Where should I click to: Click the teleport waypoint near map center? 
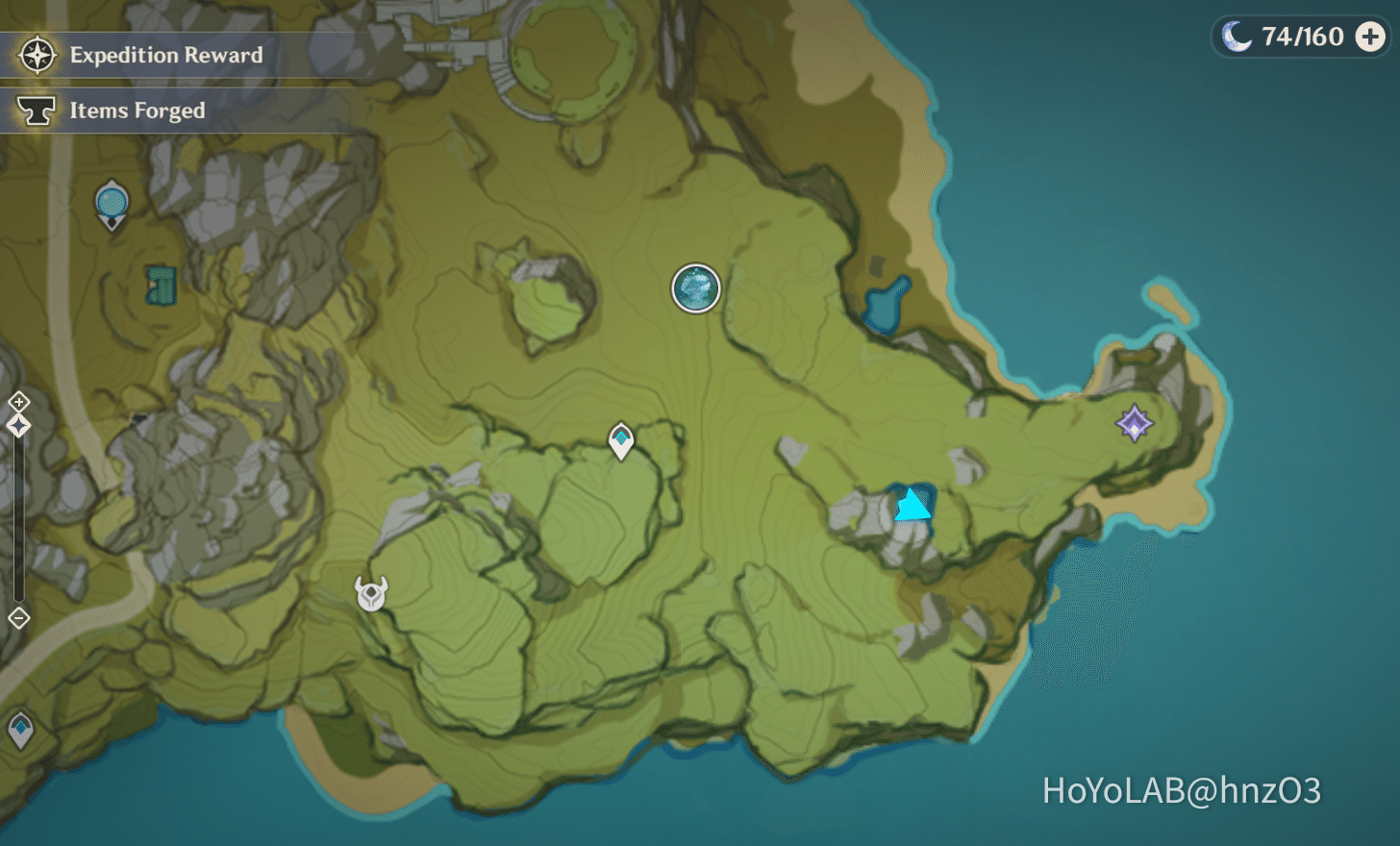(620, 440)
